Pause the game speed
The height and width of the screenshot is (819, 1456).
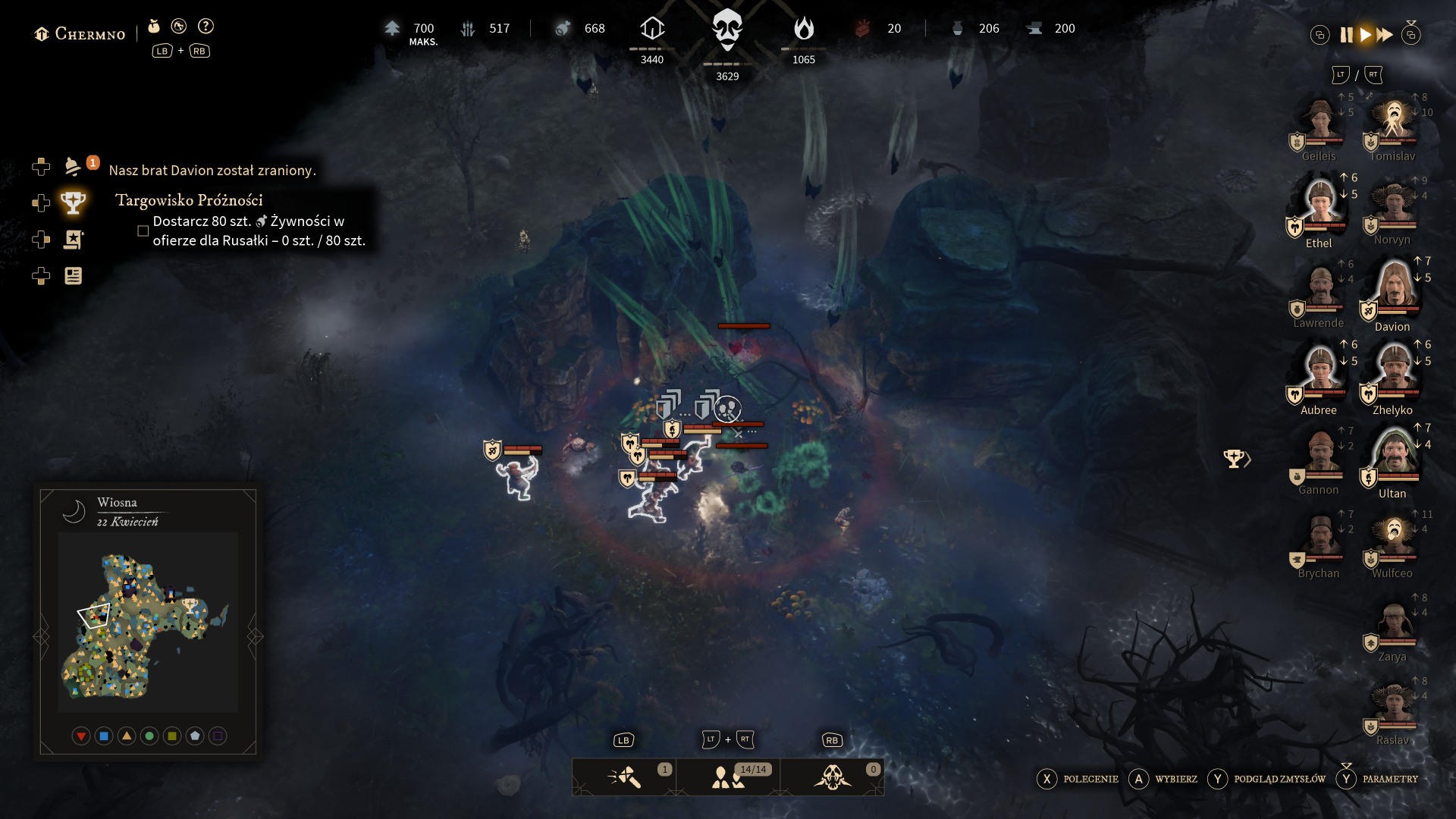coord(1346,35)
